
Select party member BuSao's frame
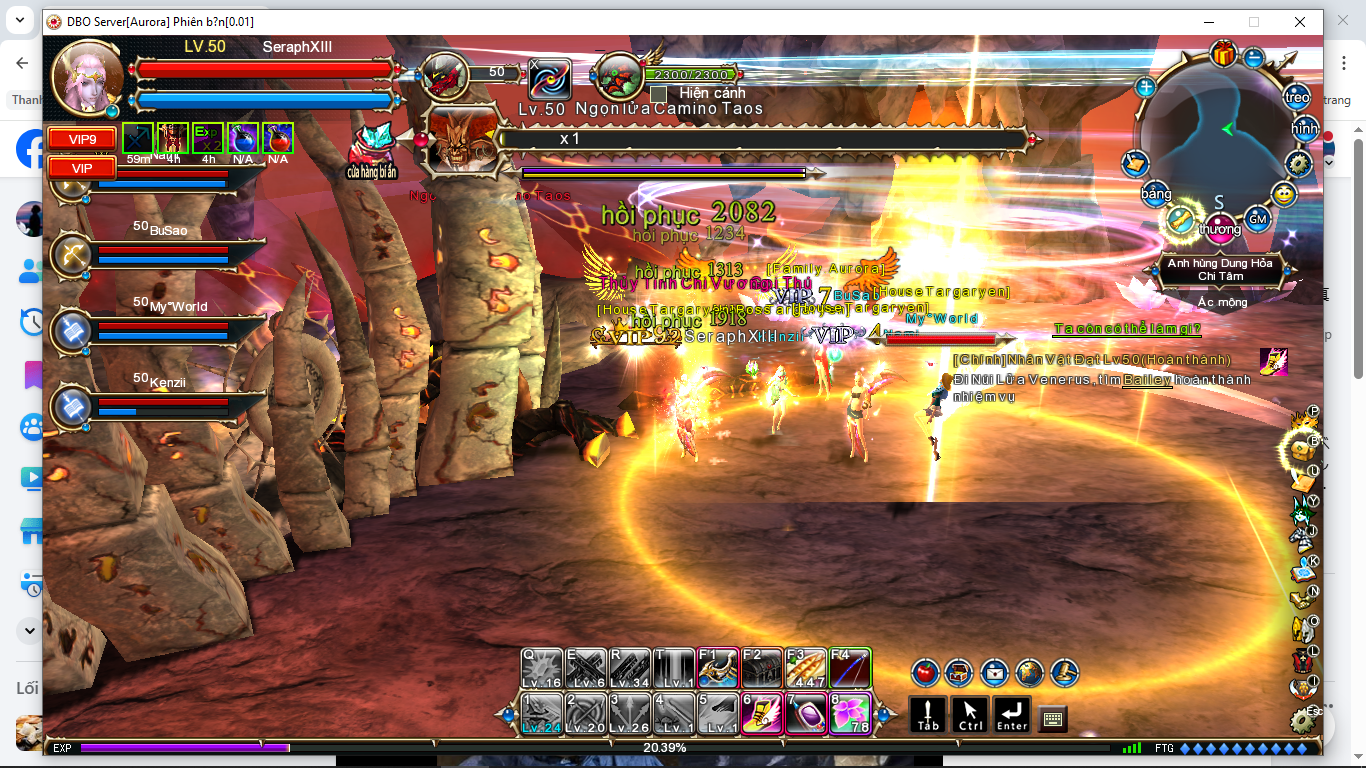[160, 252]
